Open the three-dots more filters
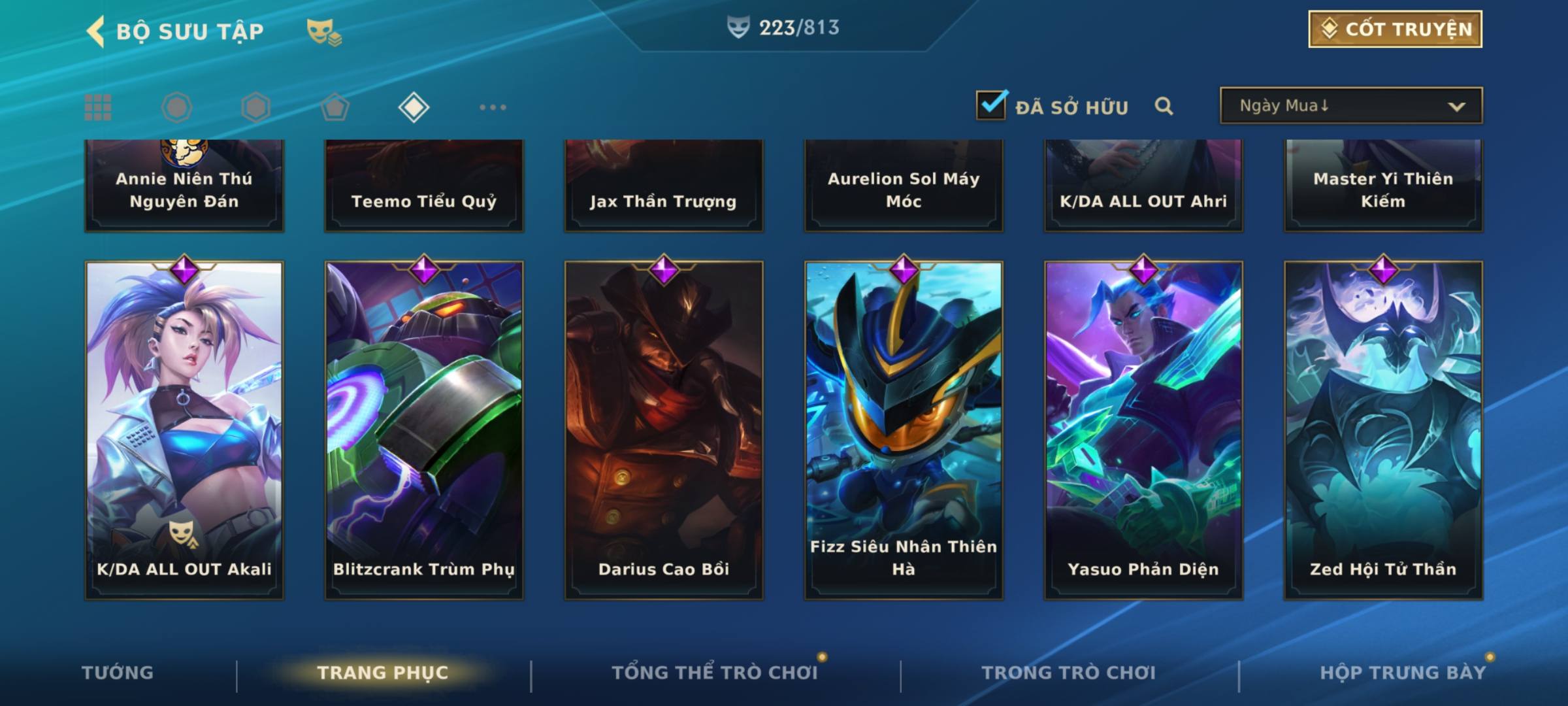The height and width of the screenshot is (706, 1568). (x=493, y=107)
